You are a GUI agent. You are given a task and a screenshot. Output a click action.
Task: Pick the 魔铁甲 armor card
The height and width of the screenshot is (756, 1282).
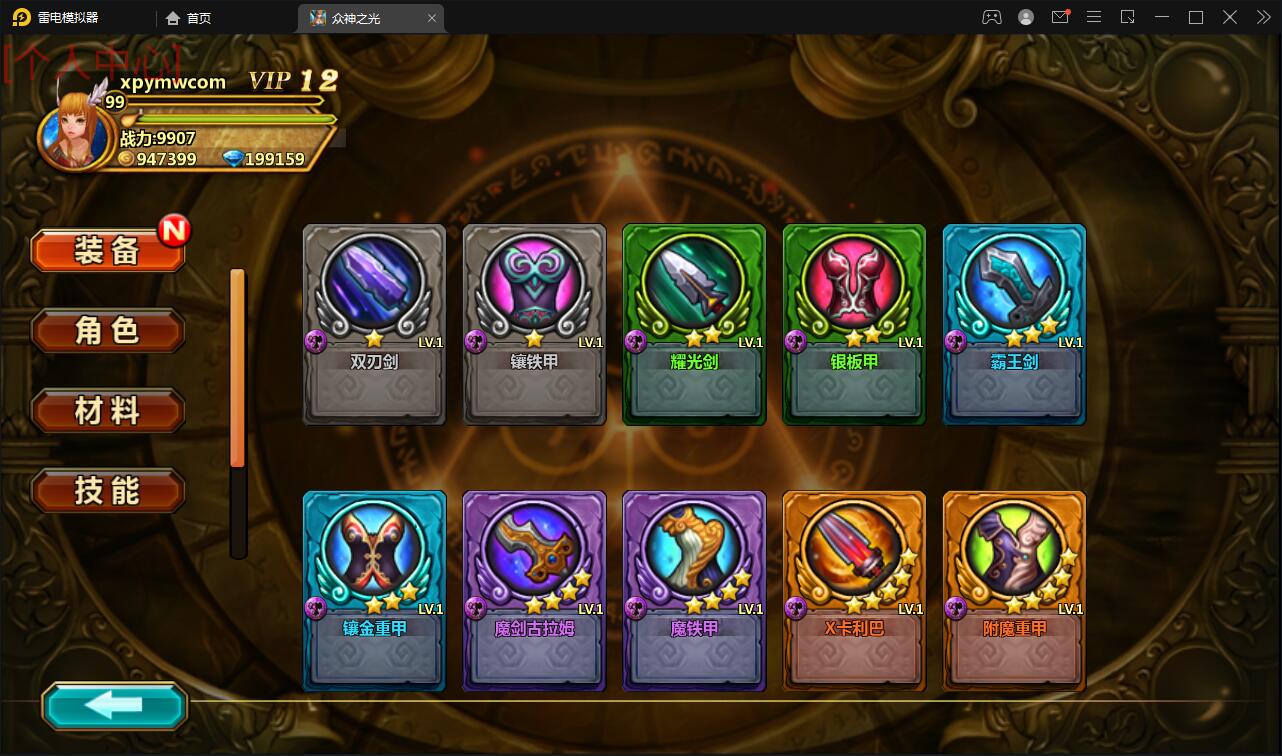[x=694, y=590]
